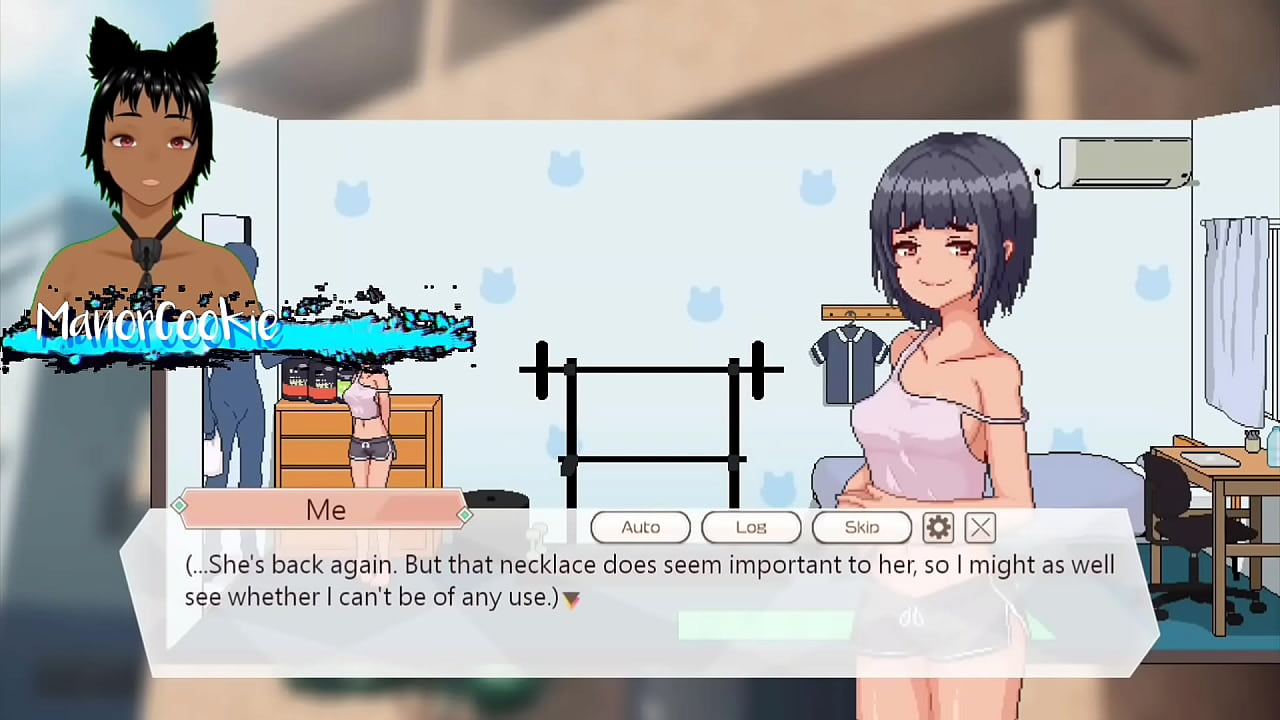Hide the textbox using the X icon
Screen dimensions: 1280x720
click(x=979, y=527)
